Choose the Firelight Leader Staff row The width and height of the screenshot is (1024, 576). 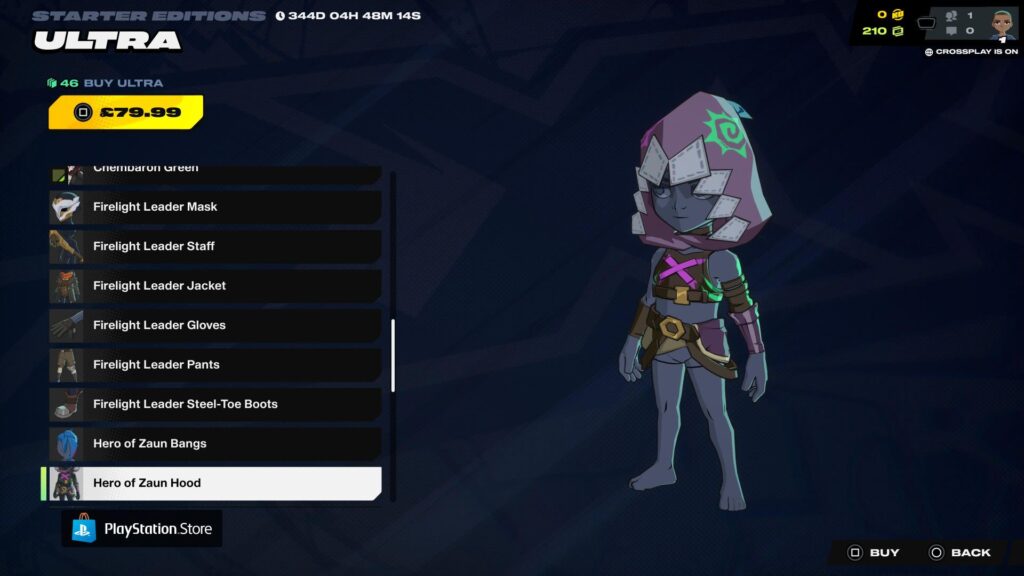[215, 246]
